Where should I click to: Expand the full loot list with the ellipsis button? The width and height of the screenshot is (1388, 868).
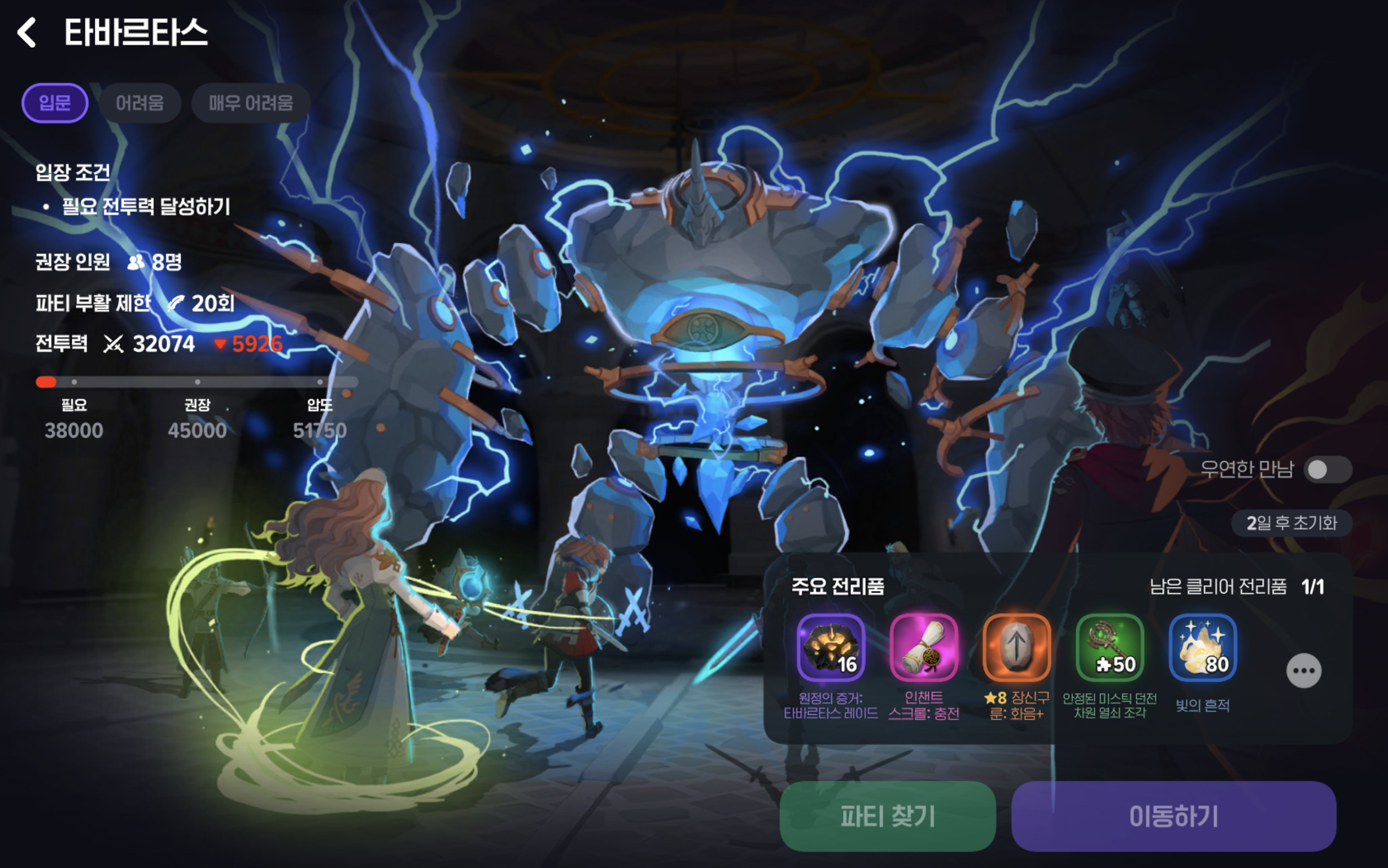1304,670
